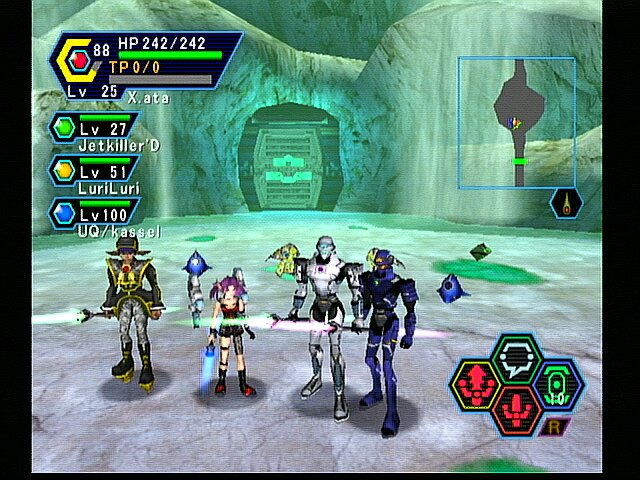Open the area minimap
Viewport: 640px width, 480px height.
pos(516,122)
